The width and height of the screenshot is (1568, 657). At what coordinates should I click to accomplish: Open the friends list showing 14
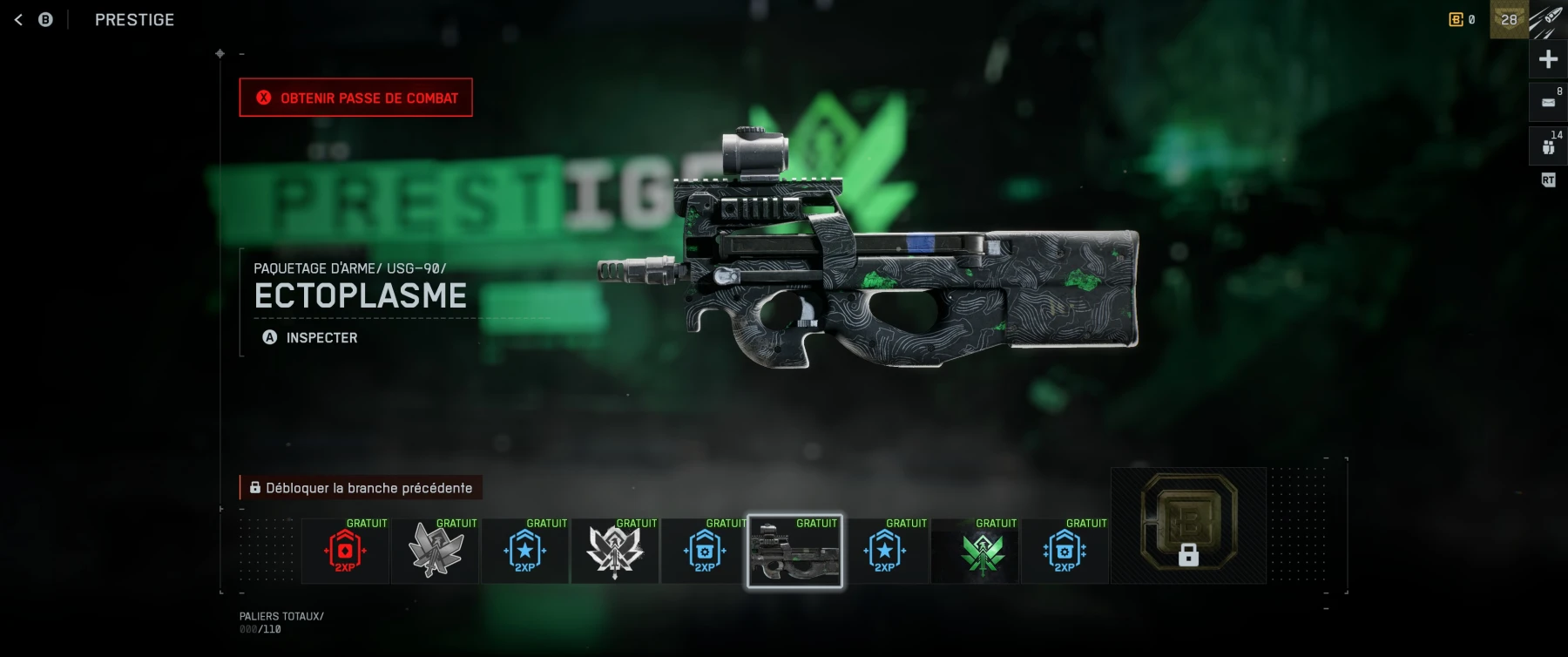click(1548, 146)
